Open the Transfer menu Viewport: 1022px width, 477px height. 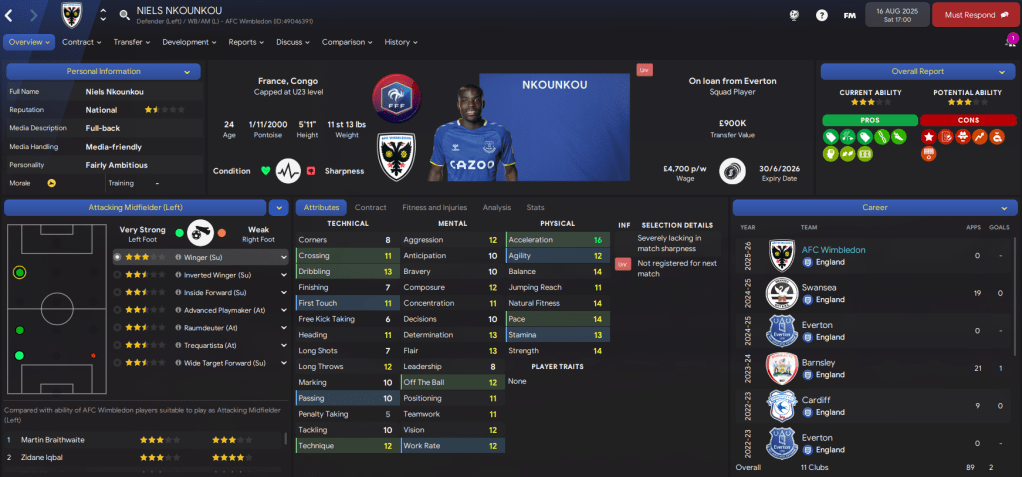[132, 42]
